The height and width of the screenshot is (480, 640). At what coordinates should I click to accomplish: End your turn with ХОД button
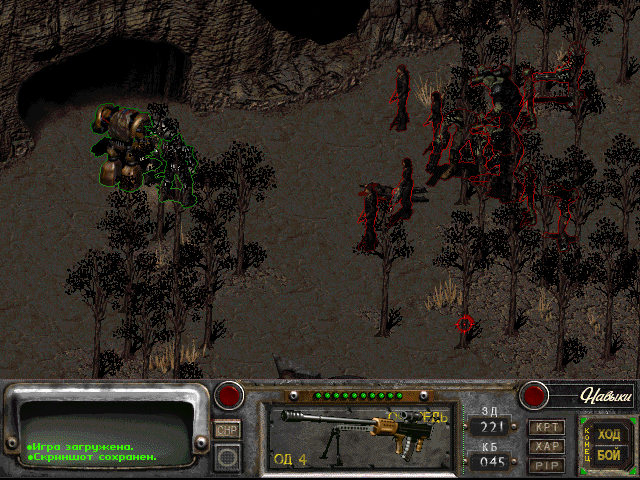(x=609, y=434)
